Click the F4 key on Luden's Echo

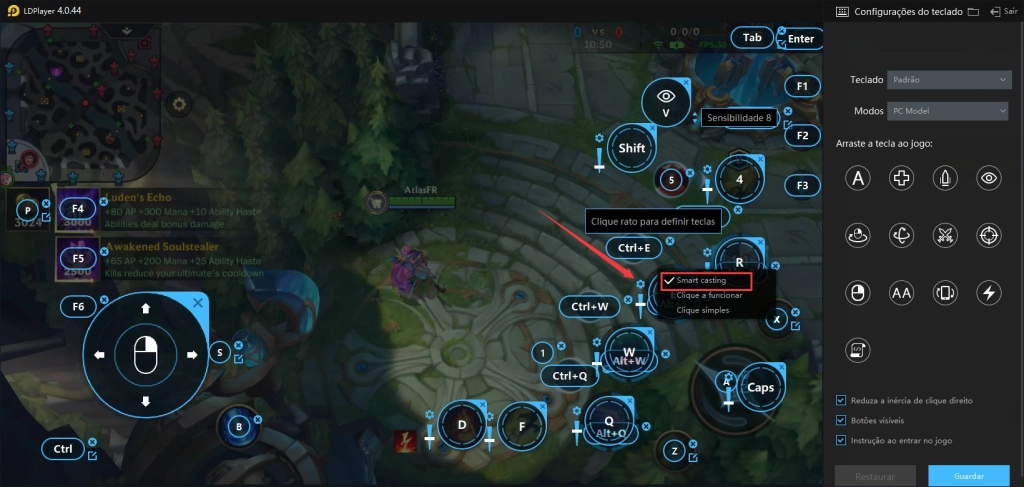(79, 209)
